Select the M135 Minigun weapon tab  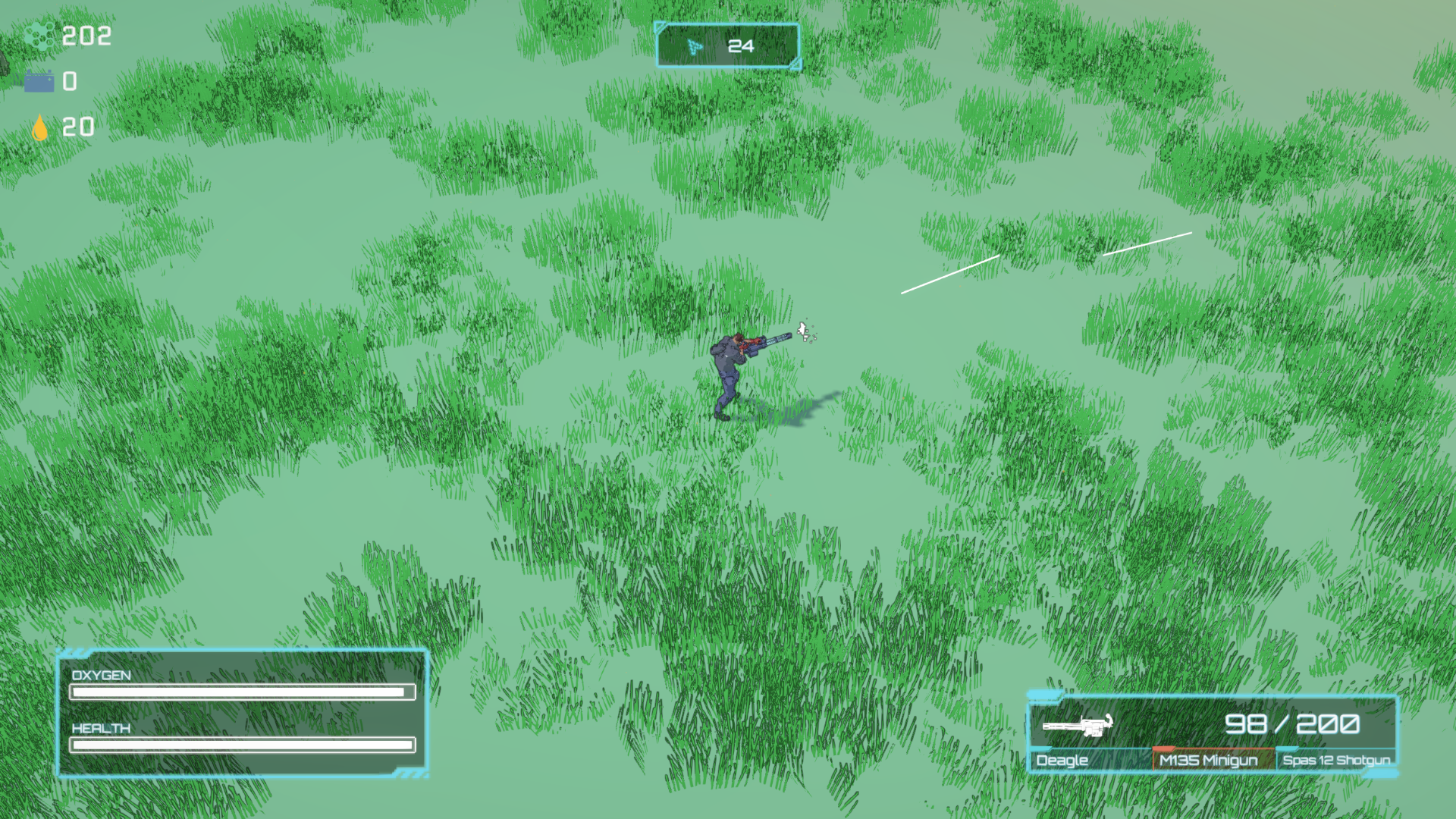tap(1207, 761)
